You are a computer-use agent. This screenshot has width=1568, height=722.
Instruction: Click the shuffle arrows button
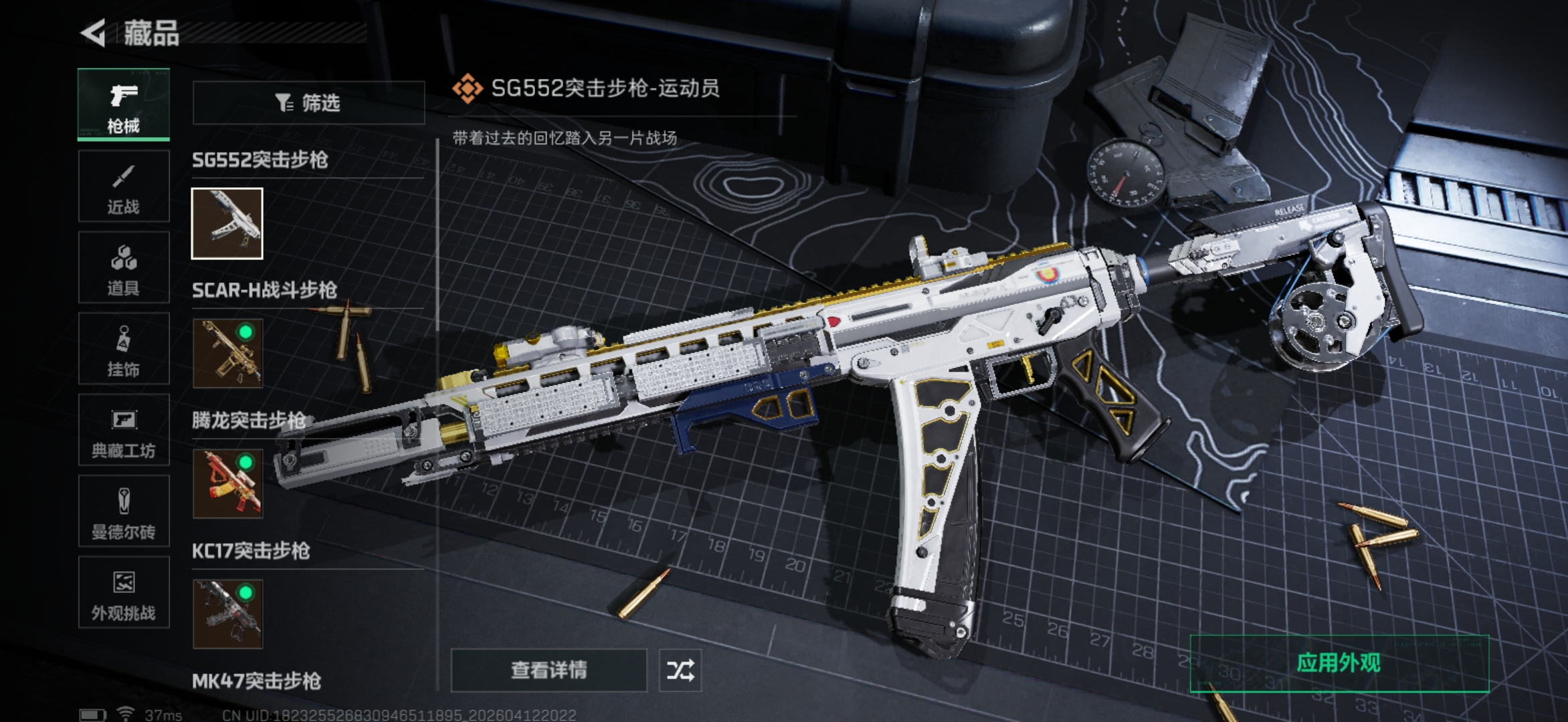pos(680,670)
